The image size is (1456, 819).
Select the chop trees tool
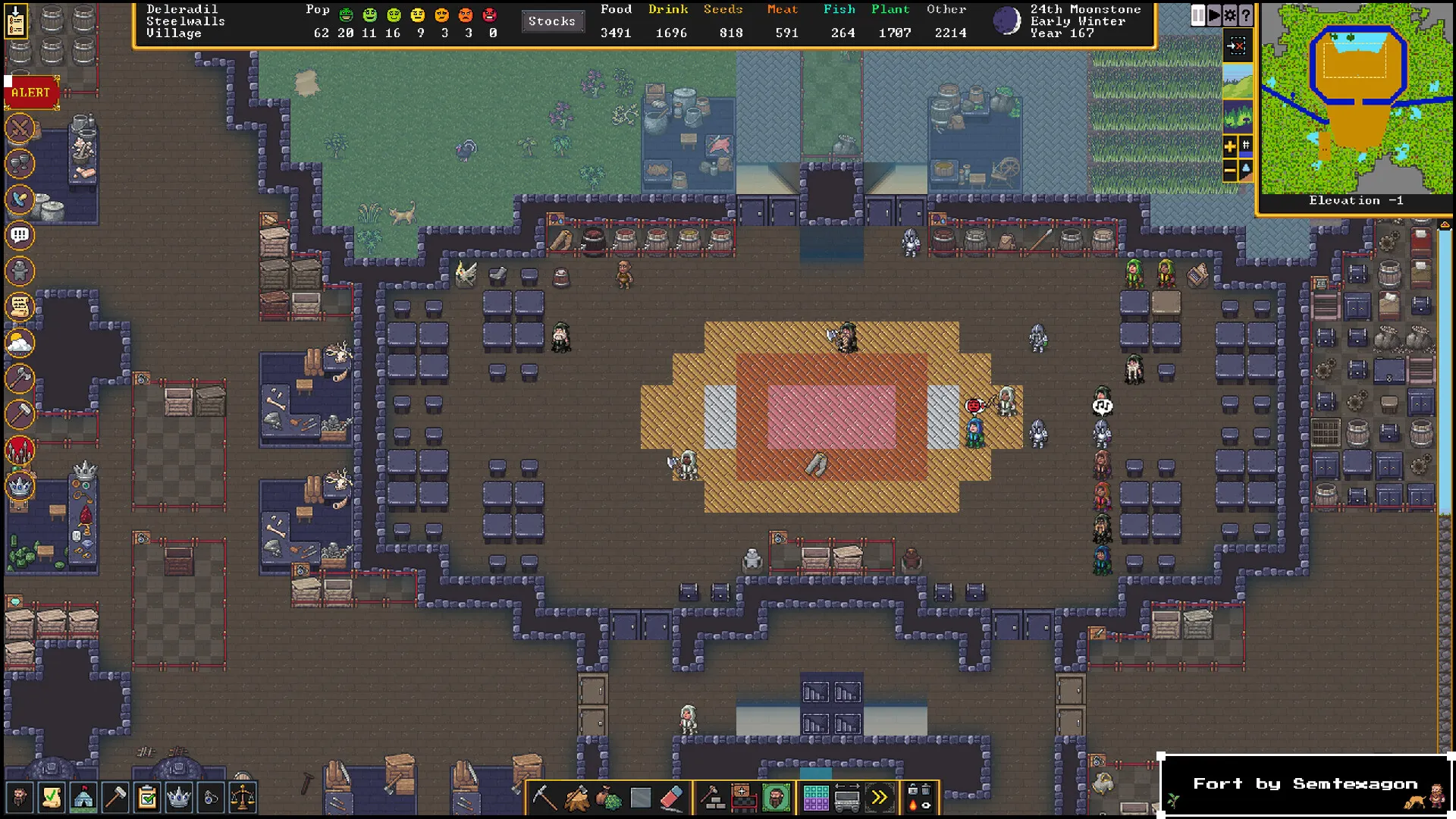tap(576, 798)
